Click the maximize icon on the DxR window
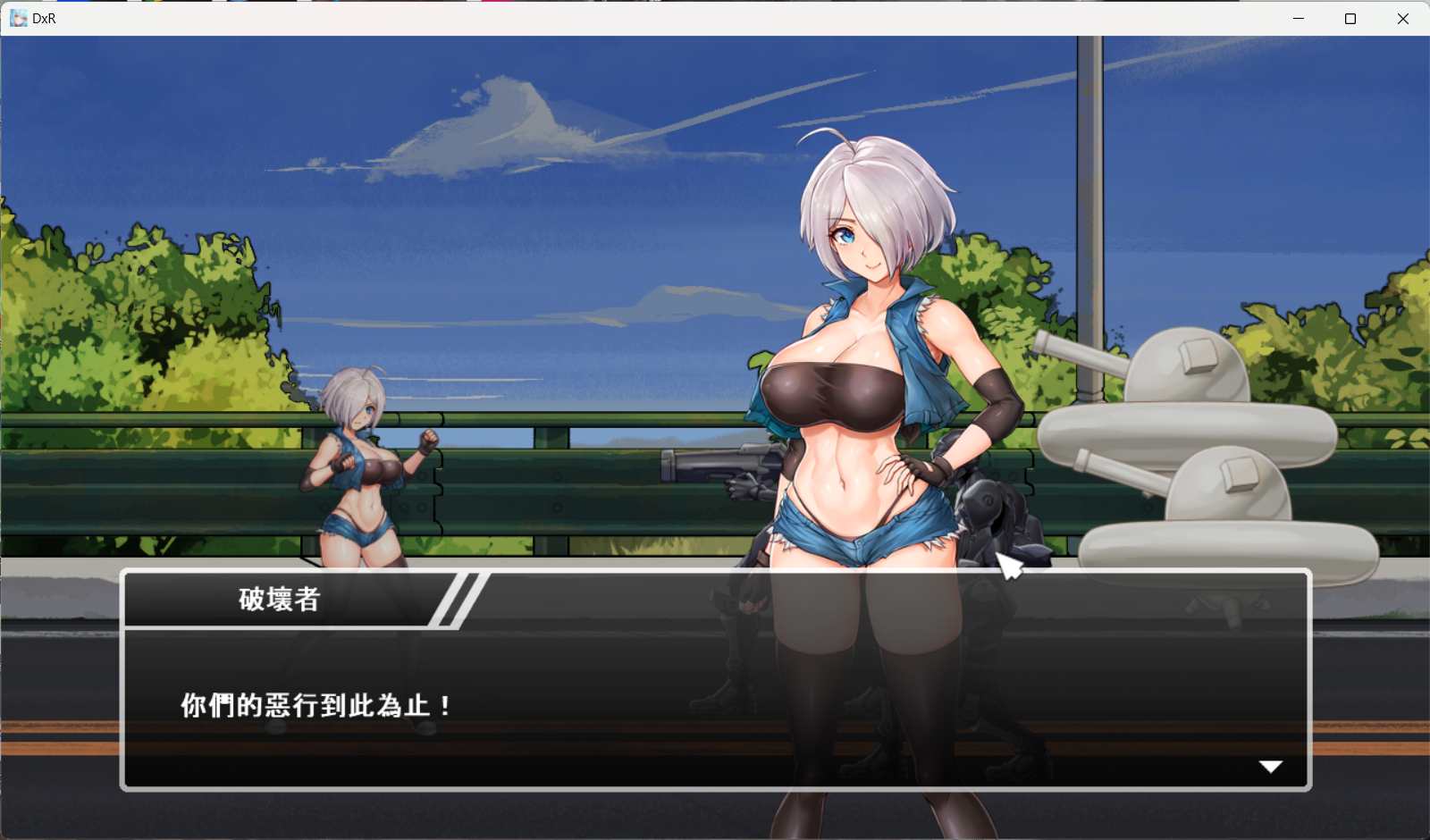 [1350, 18]
